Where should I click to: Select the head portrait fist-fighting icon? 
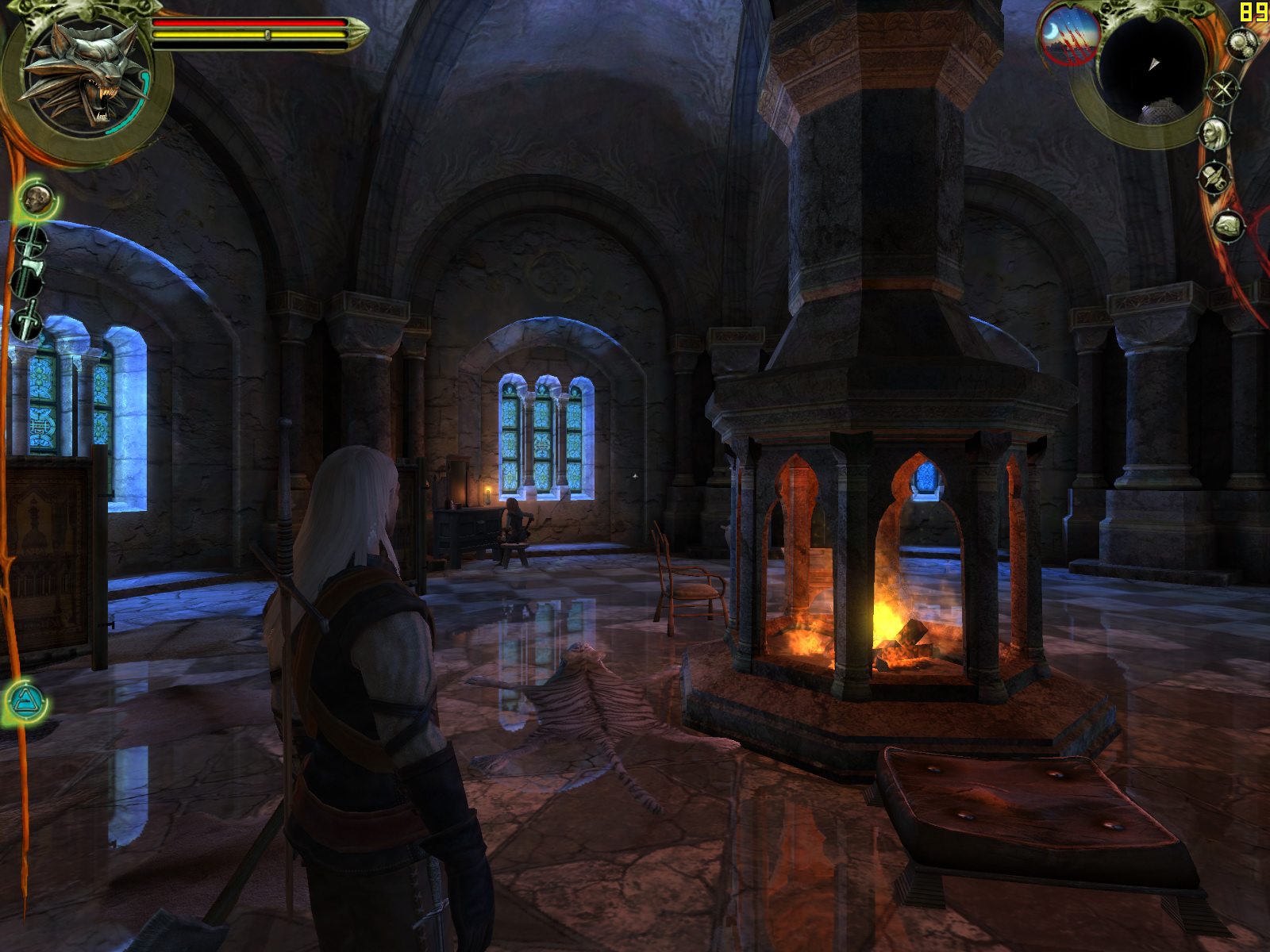[x=37, y=198]
